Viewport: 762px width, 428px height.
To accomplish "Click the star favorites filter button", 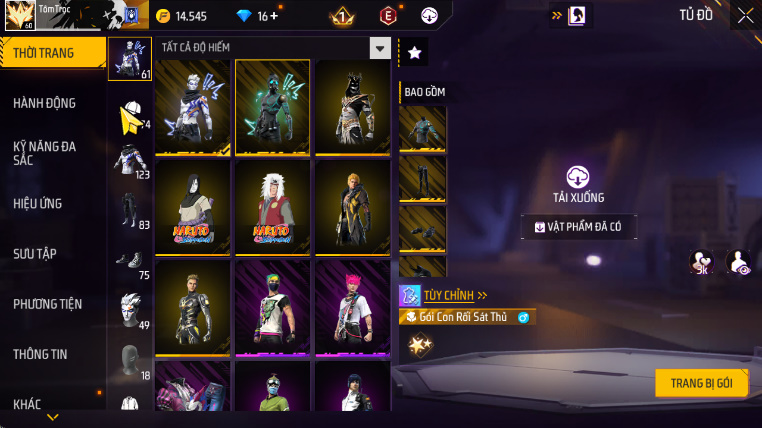I will (x=414, y=53).
